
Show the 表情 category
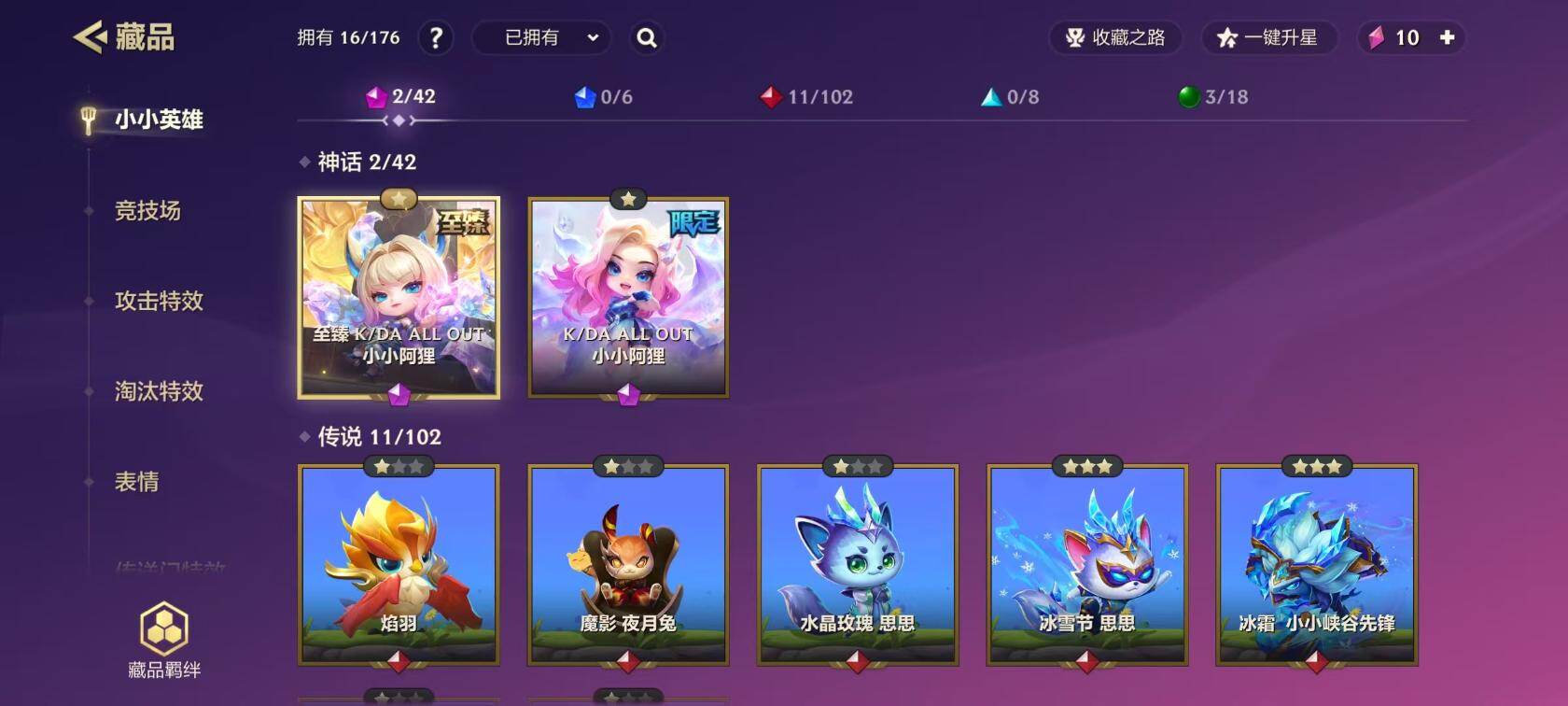pyautogui.click(x=136, y=482)
